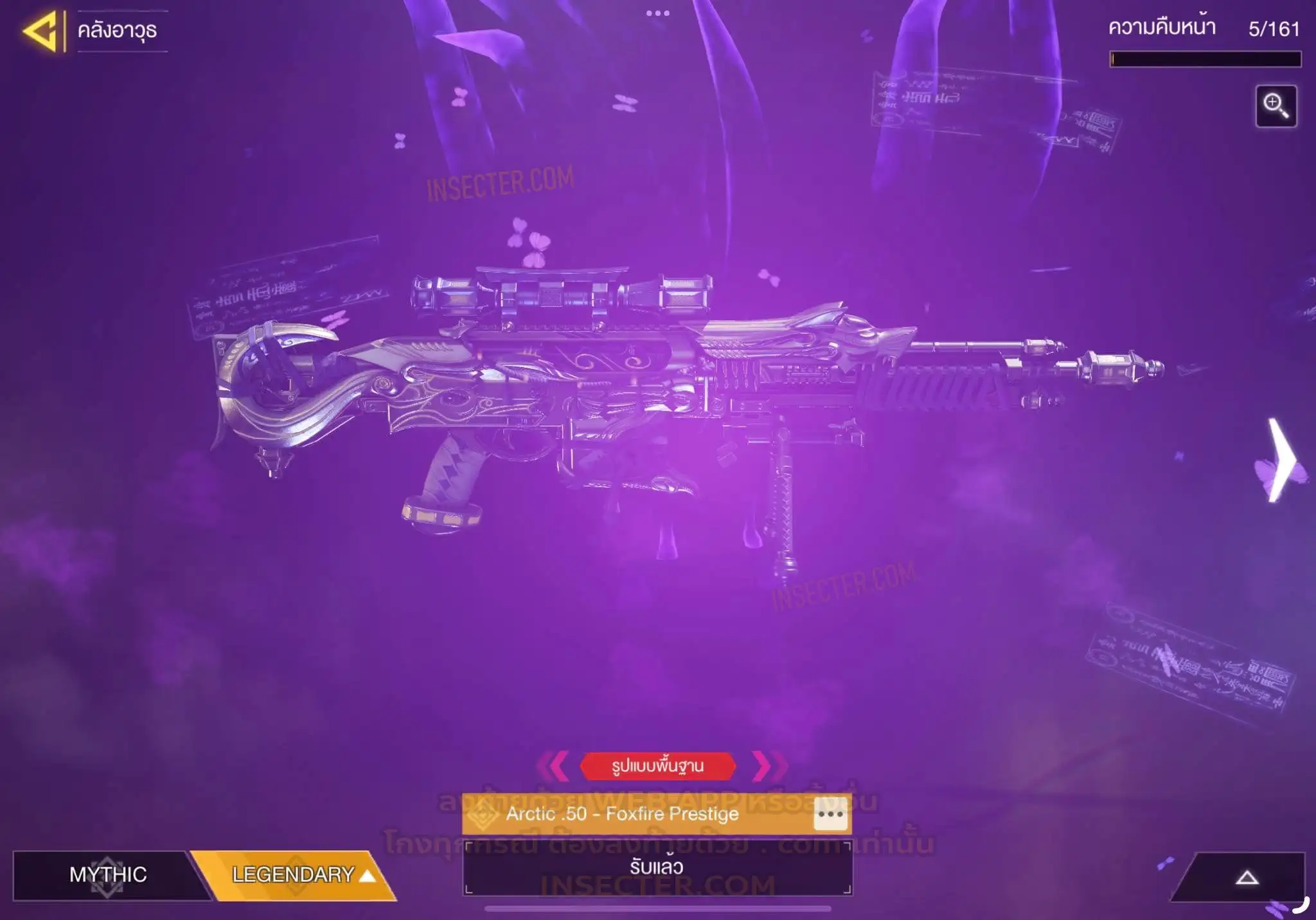The height and width of the screenshot is (920, 1316).
Task: Open the magnifier zoom view
Action: pyautogui.click(x=1276, y=106)
